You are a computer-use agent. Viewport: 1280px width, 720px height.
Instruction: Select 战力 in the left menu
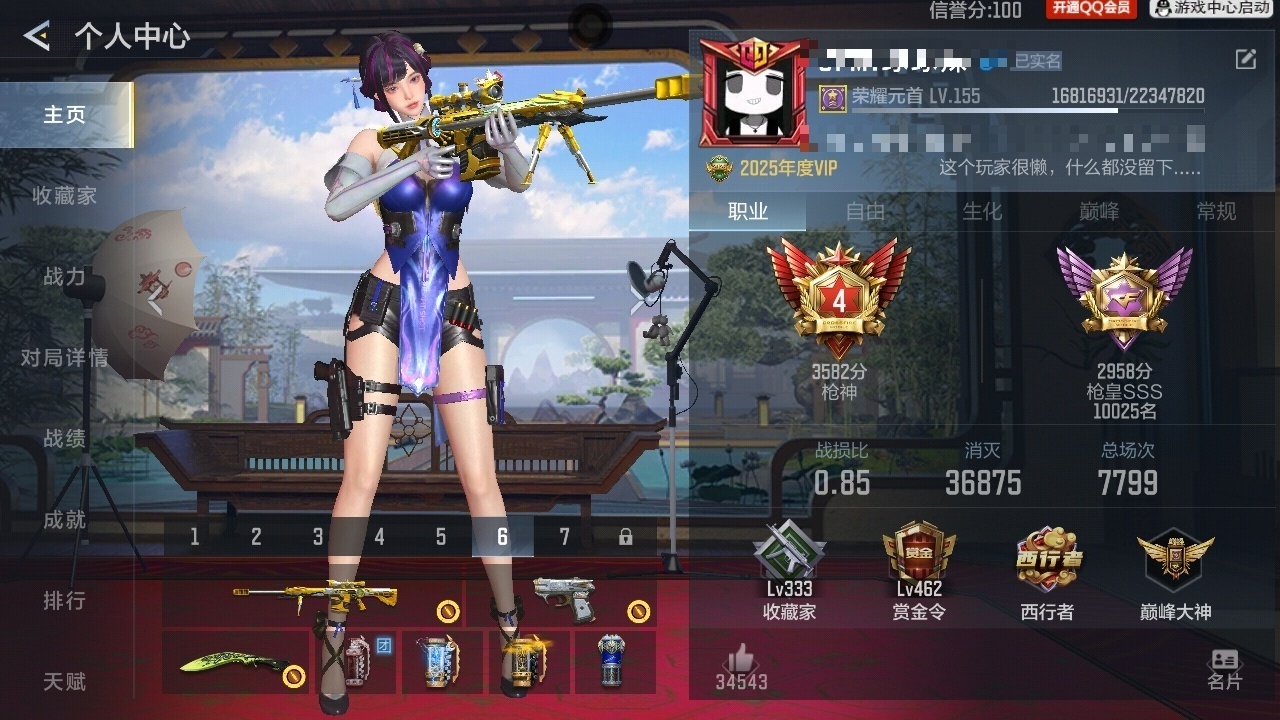[x=64, y=277]
